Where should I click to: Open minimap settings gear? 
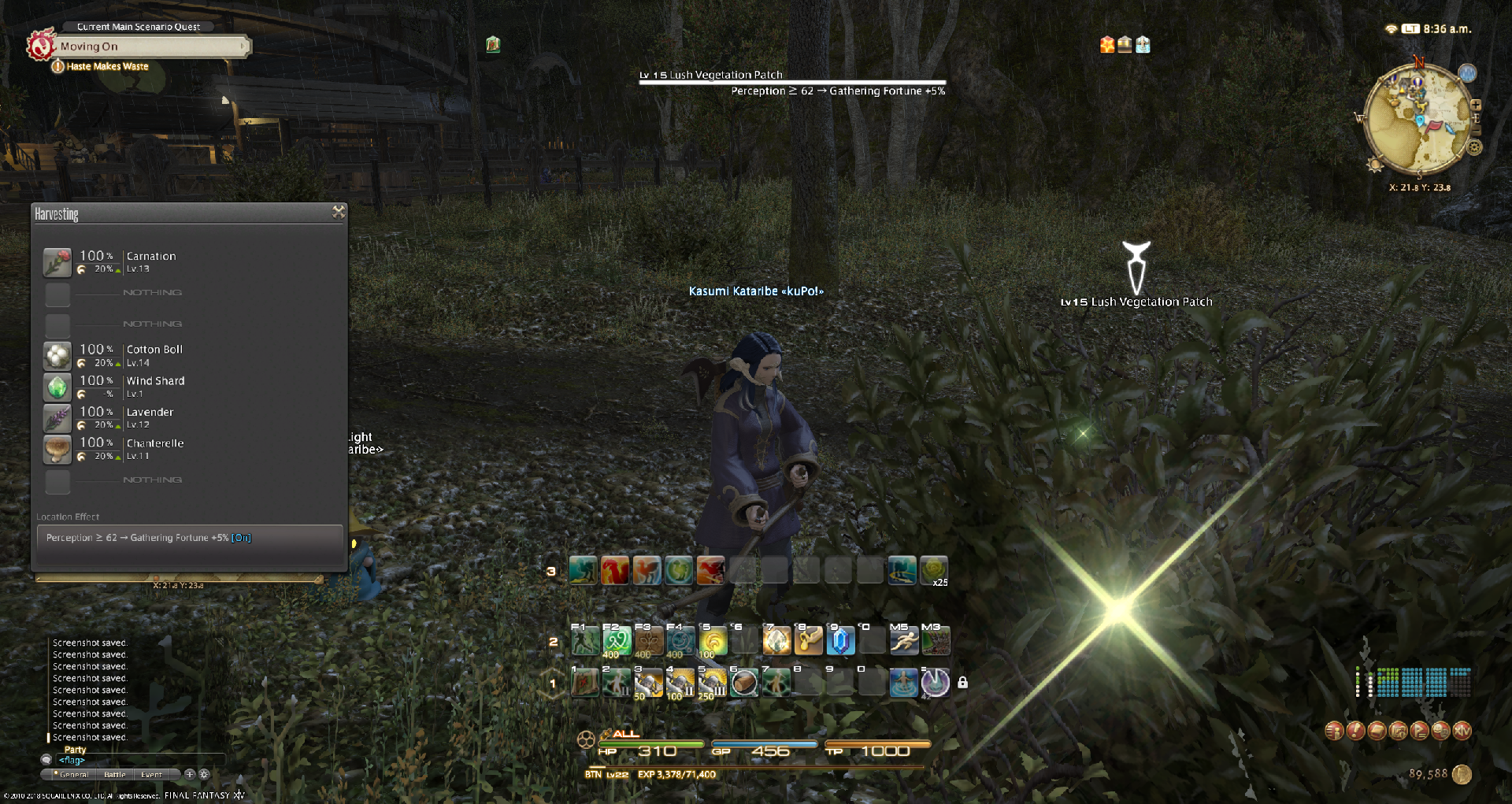pos(1475,147)
